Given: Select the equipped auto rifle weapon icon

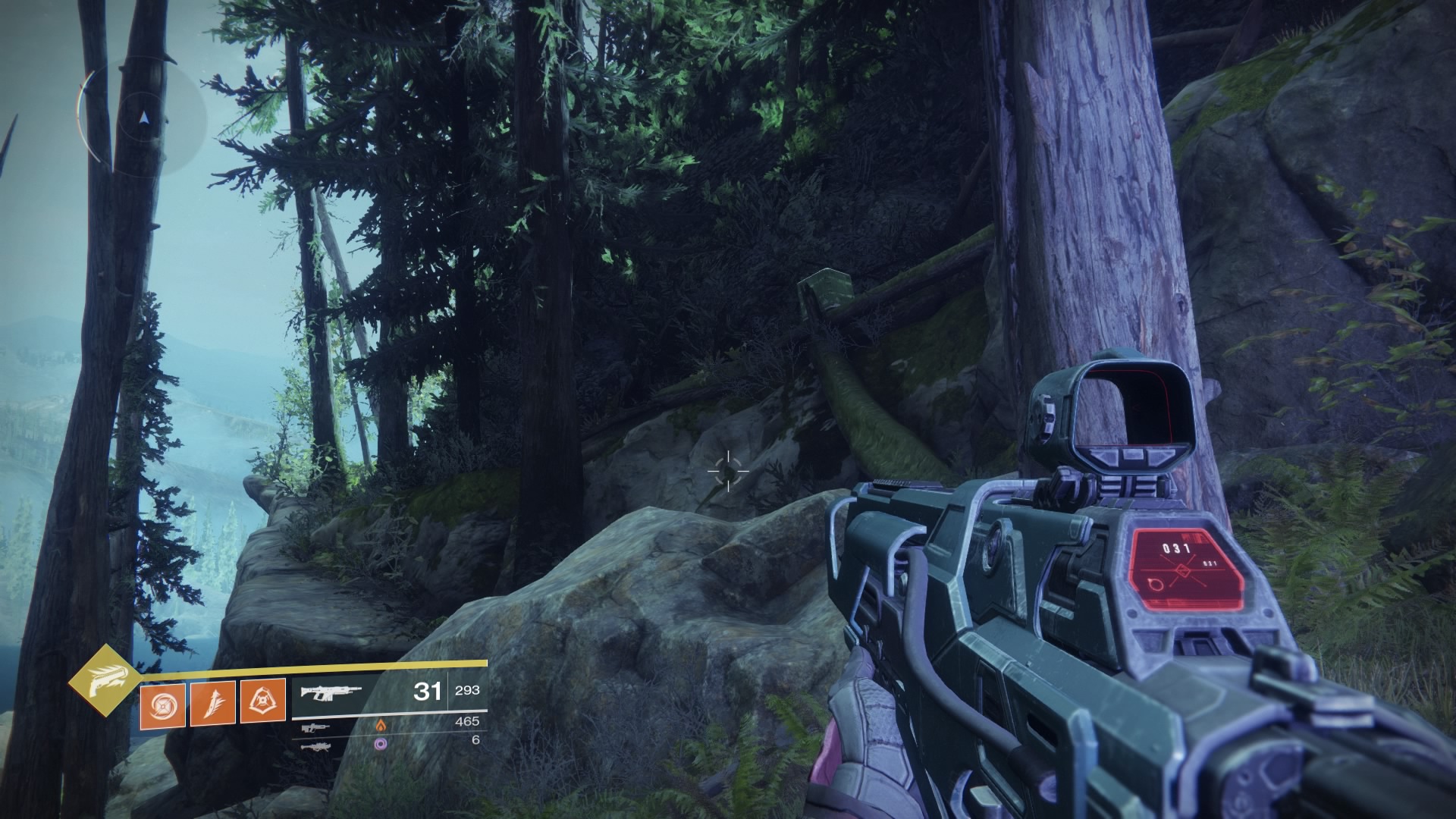Looking at the screenshot, I should pyautogui.click(x=331, y=692).
